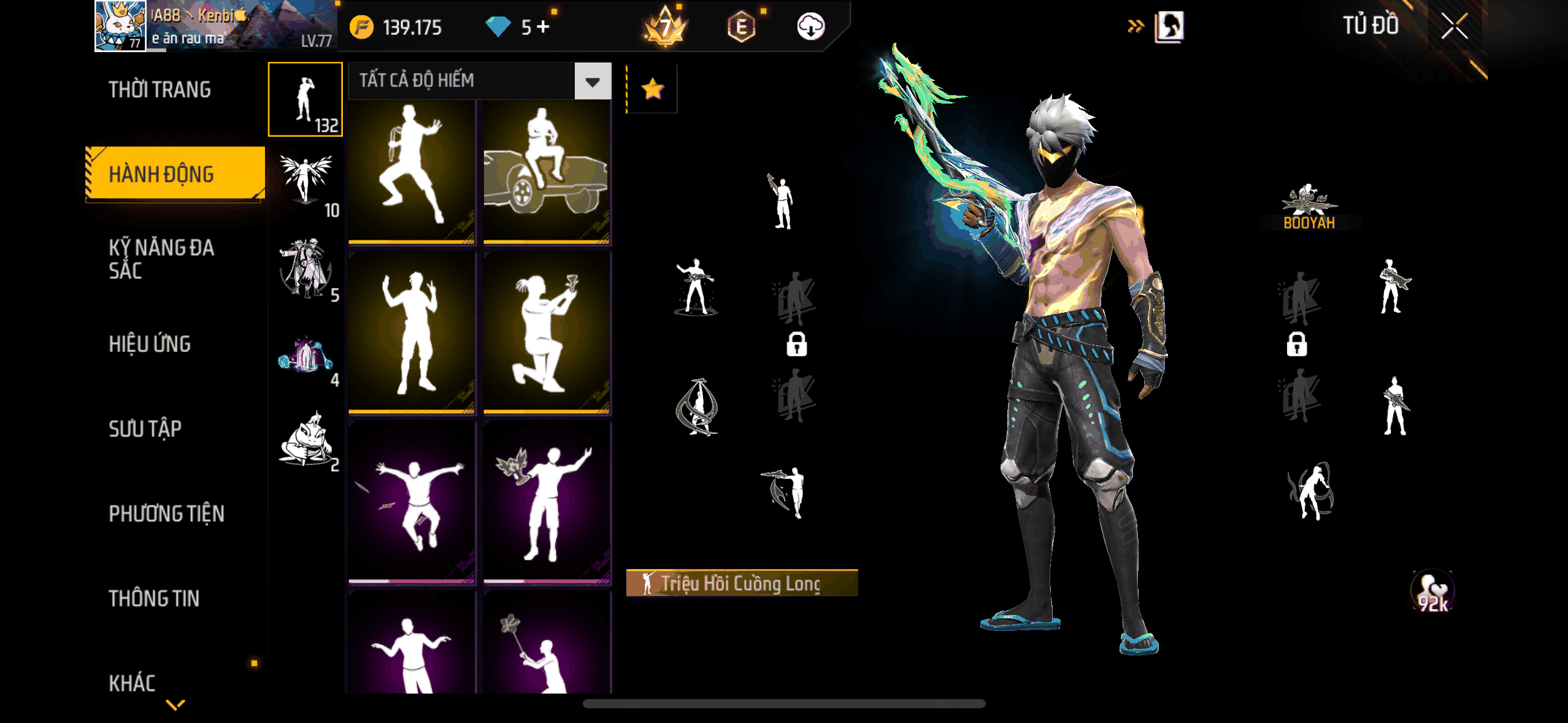Tap the 92k likes heart icon
1568x723 pixels.
tap(1432, 592)
